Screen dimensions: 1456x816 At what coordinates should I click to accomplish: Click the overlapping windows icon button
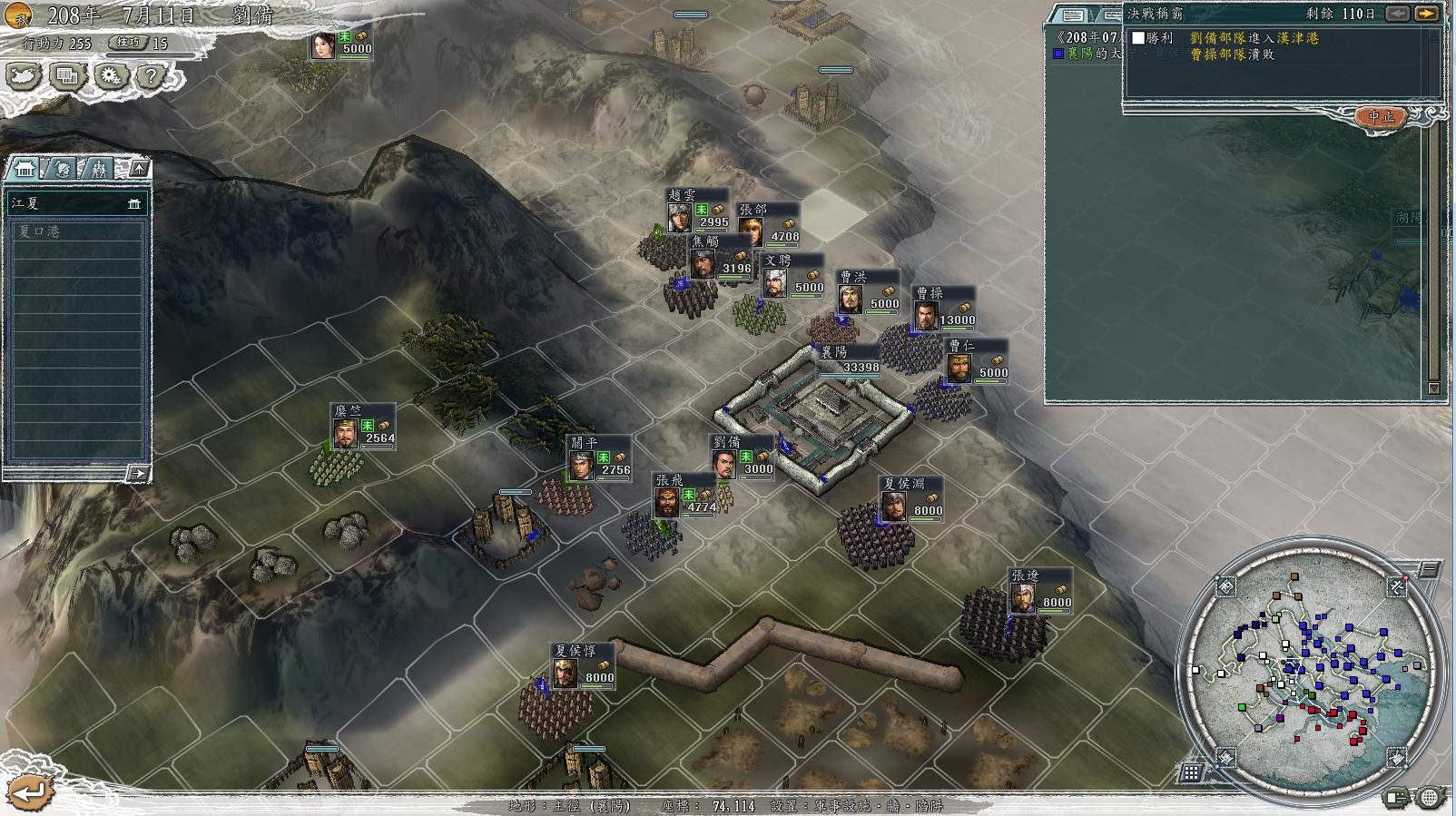66,76
